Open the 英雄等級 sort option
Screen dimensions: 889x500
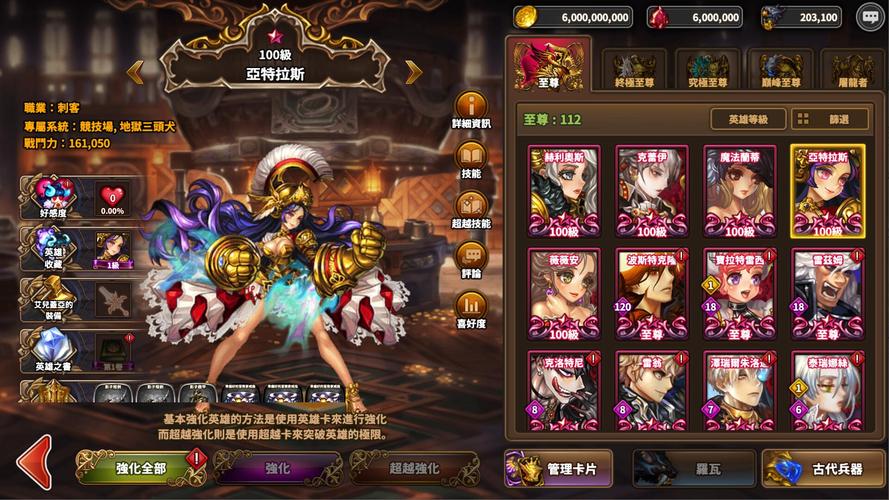point(748,119)
